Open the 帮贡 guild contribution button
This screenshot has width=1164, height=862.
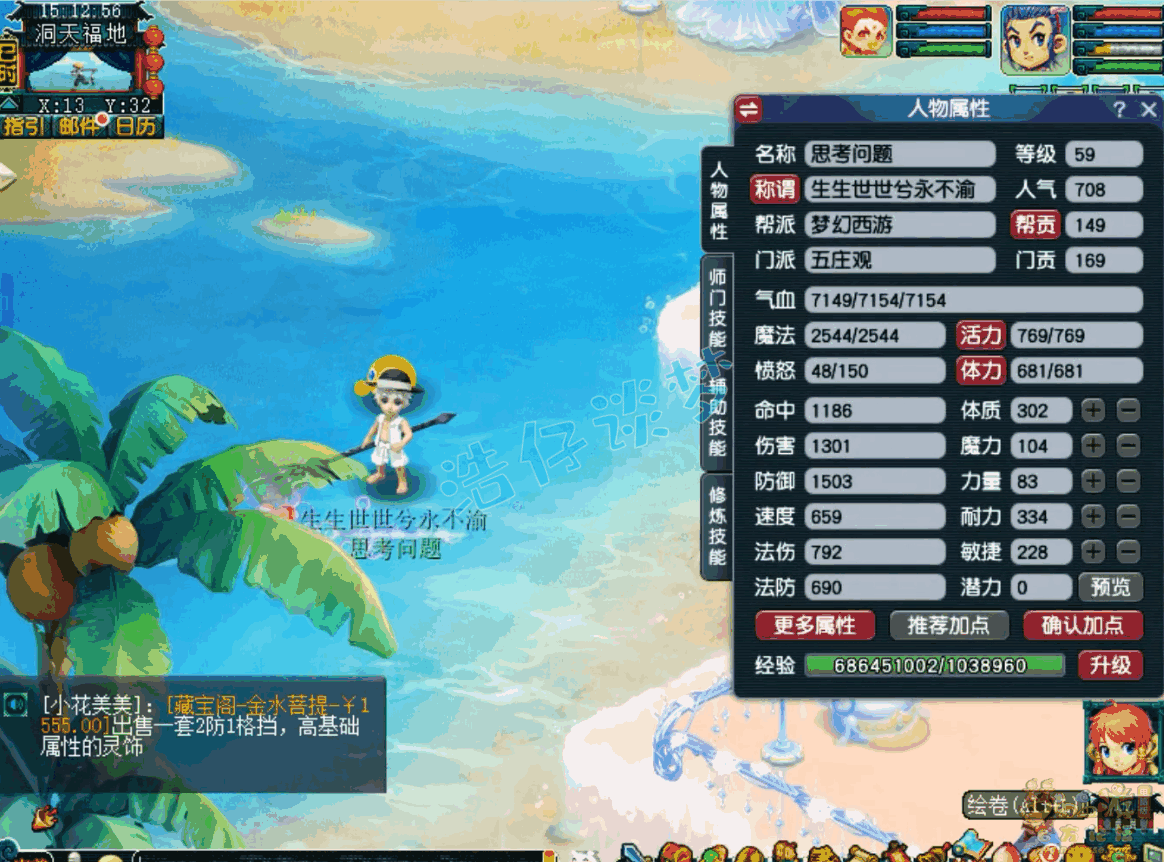tap(1035, 225)
